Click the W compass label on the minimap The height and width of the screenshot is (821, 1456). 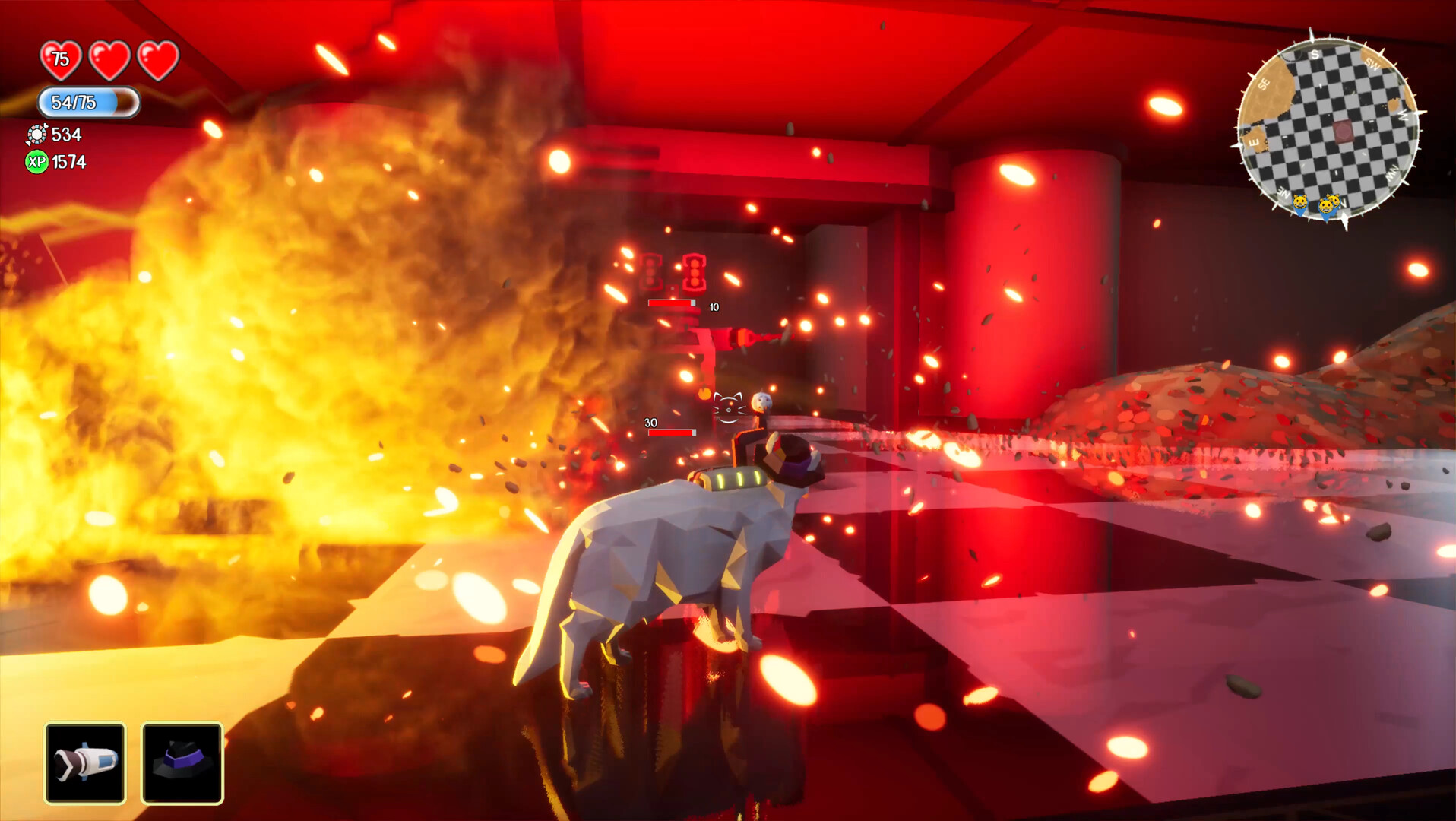click(x=1404, y=116)
